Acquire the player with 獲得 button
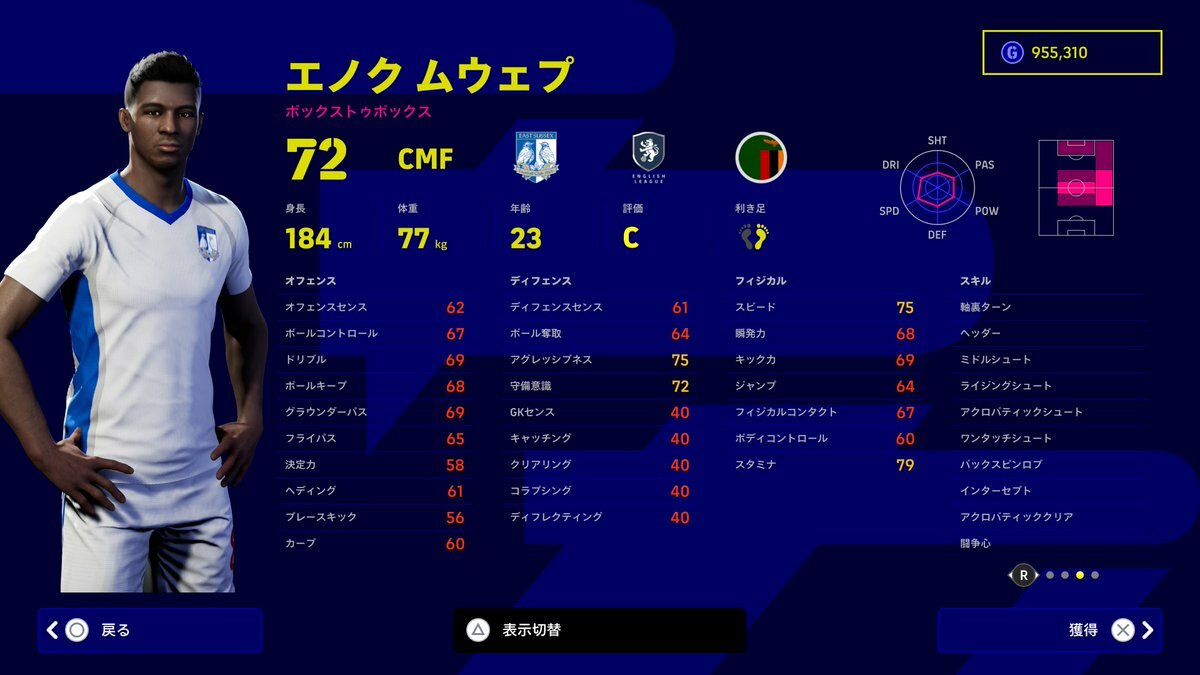1200x675 pixels. 1049,630
